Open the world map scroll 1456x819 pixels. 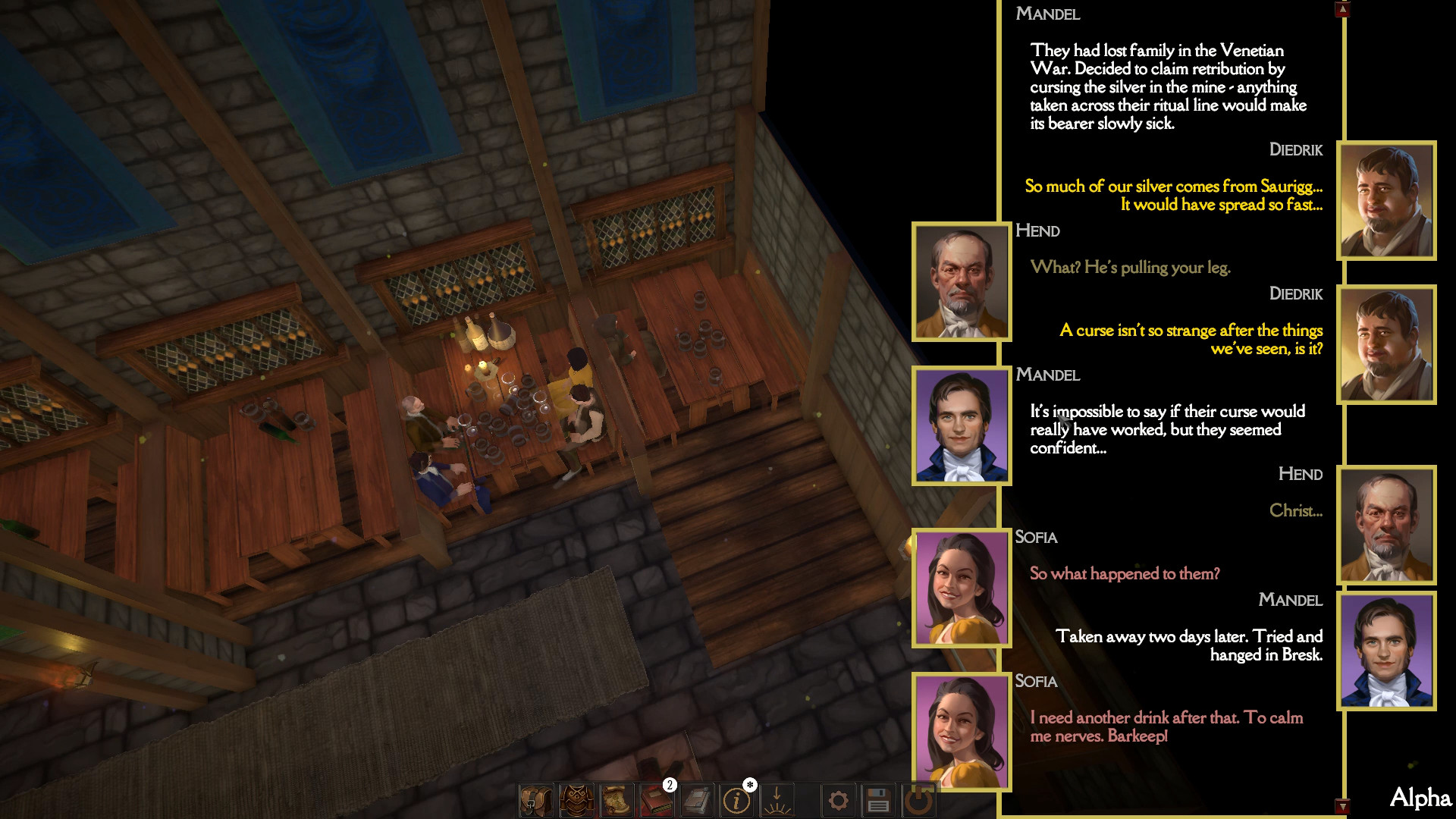click(617, 801)
